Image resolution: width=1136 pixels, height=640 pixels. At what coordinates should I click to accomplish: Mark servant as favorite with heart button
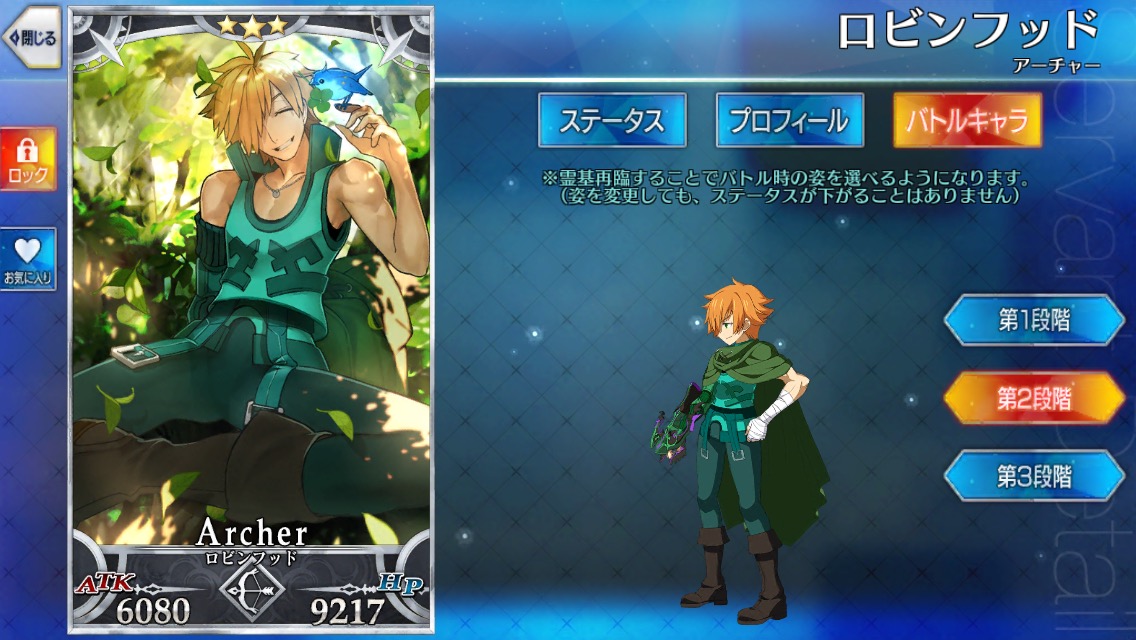point(28,260)
